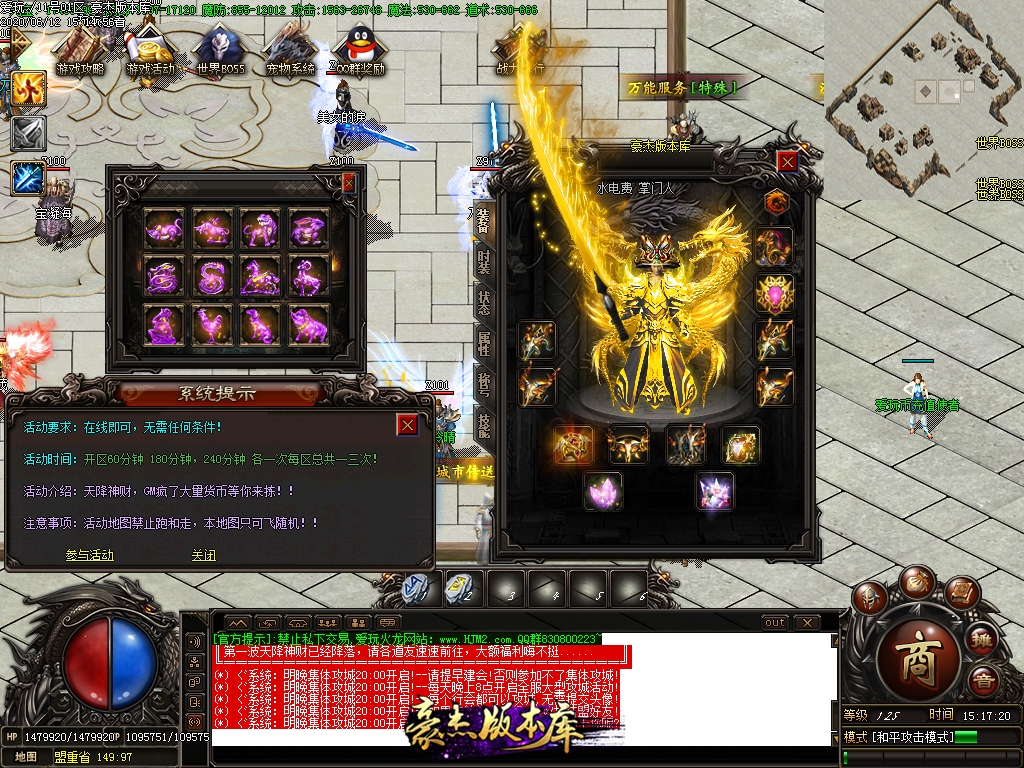
Task: Select the pink crystal equipment slot
Action: pos(603,491)
